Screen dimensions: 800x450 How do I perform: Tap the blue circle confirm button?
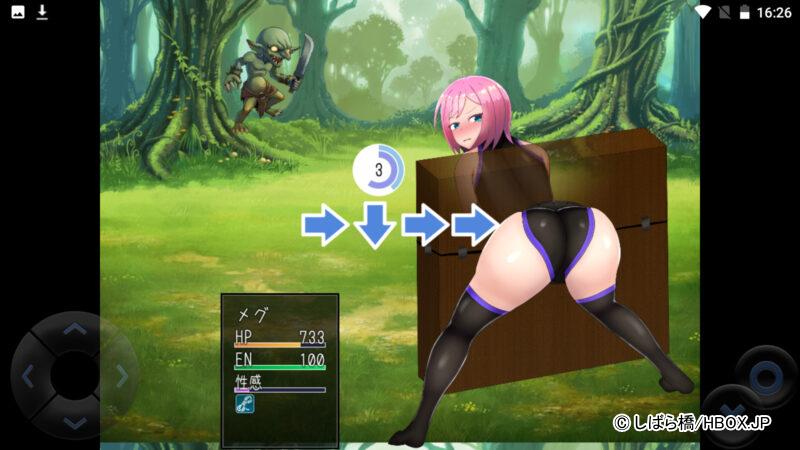765,377
